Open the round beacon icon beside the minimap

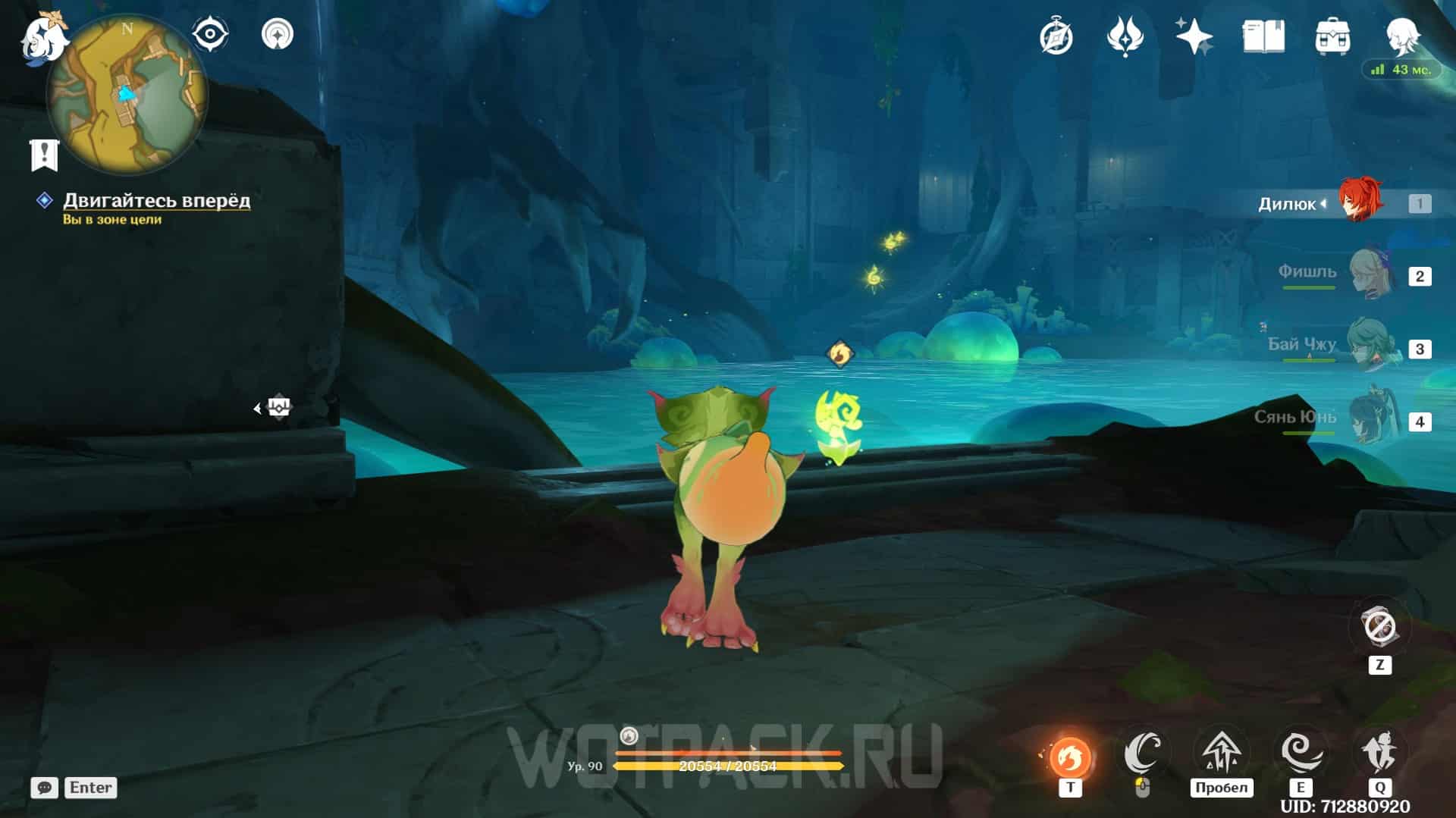(278, 35)
